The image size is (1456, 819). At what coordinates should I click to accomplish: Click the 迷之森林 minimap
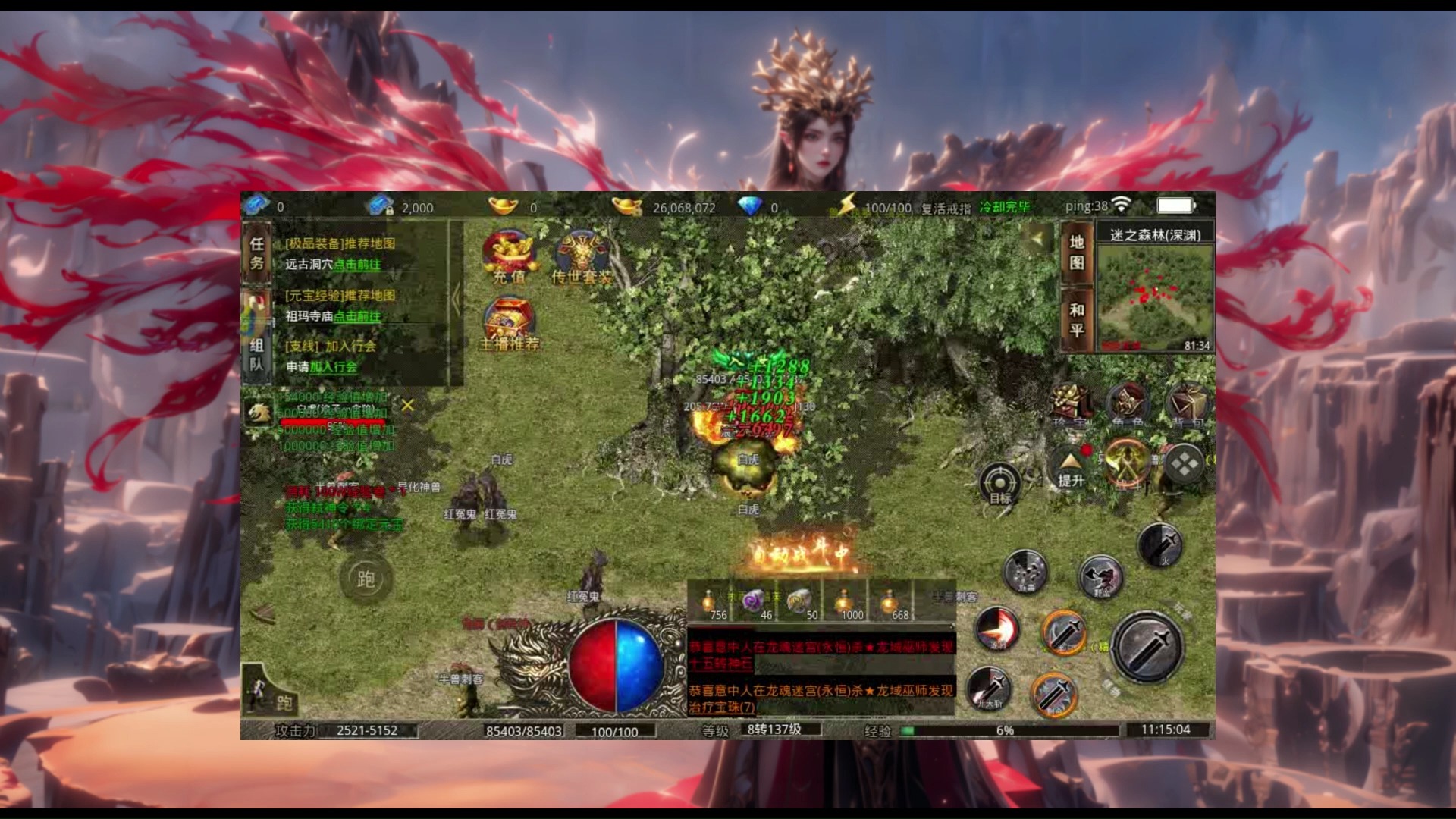tap(1155, 298)
